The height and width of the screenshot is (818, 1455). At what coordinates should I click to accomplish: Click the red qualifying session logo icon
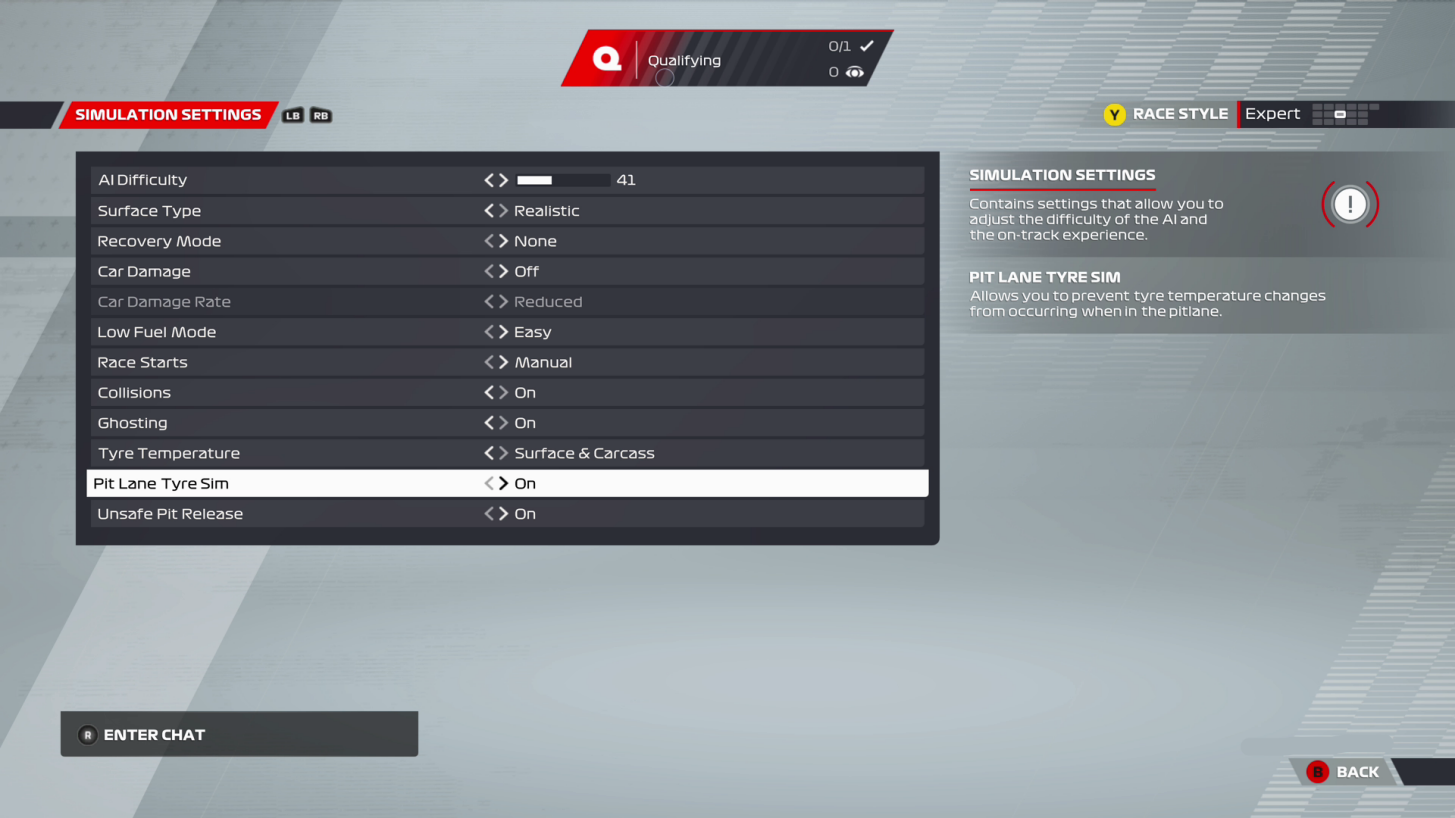tap(606, 58)
